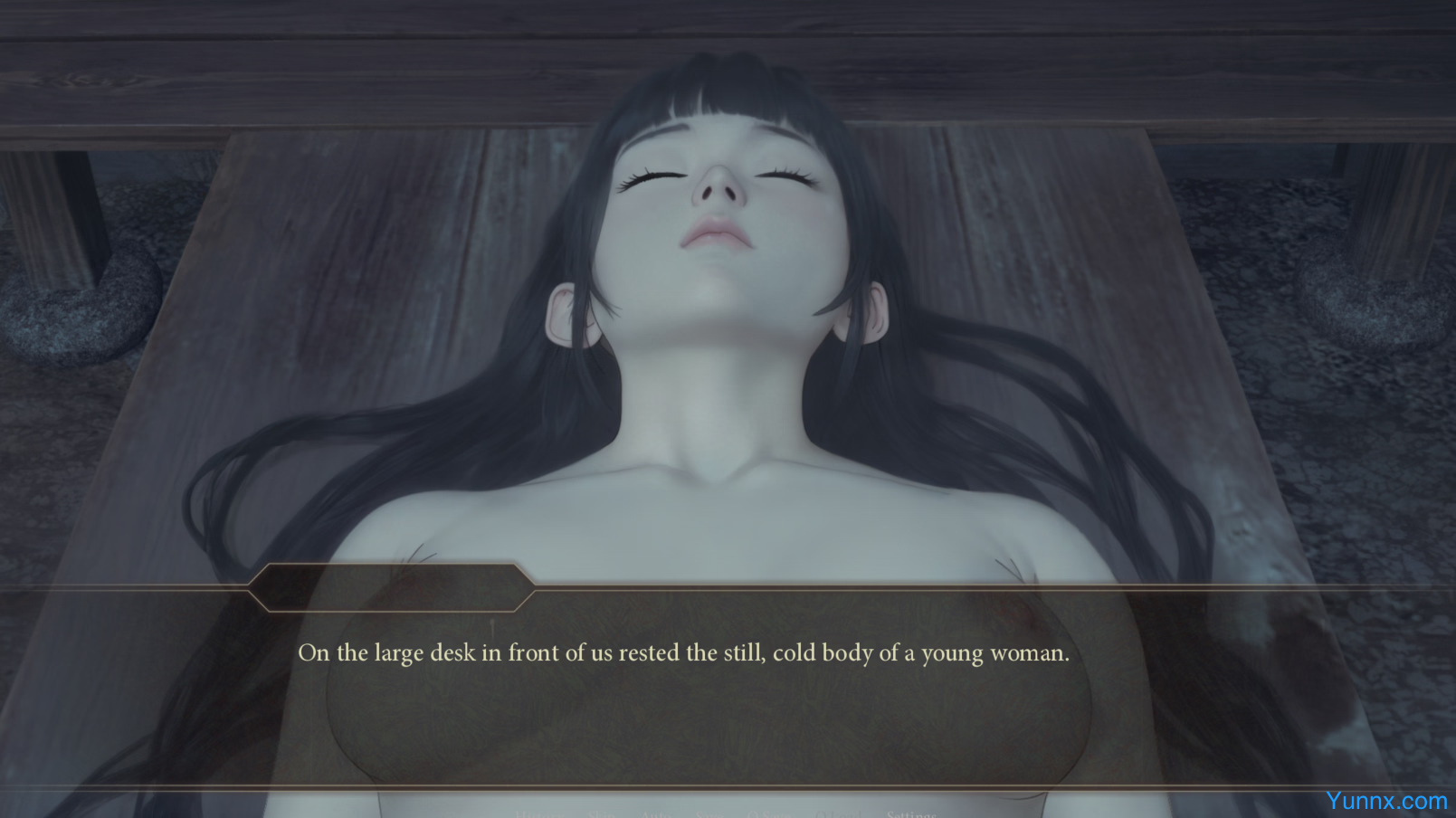Screen dimensions: 1456x818
Task: Open the Settings quick menu entry
Action: (910, 813)
